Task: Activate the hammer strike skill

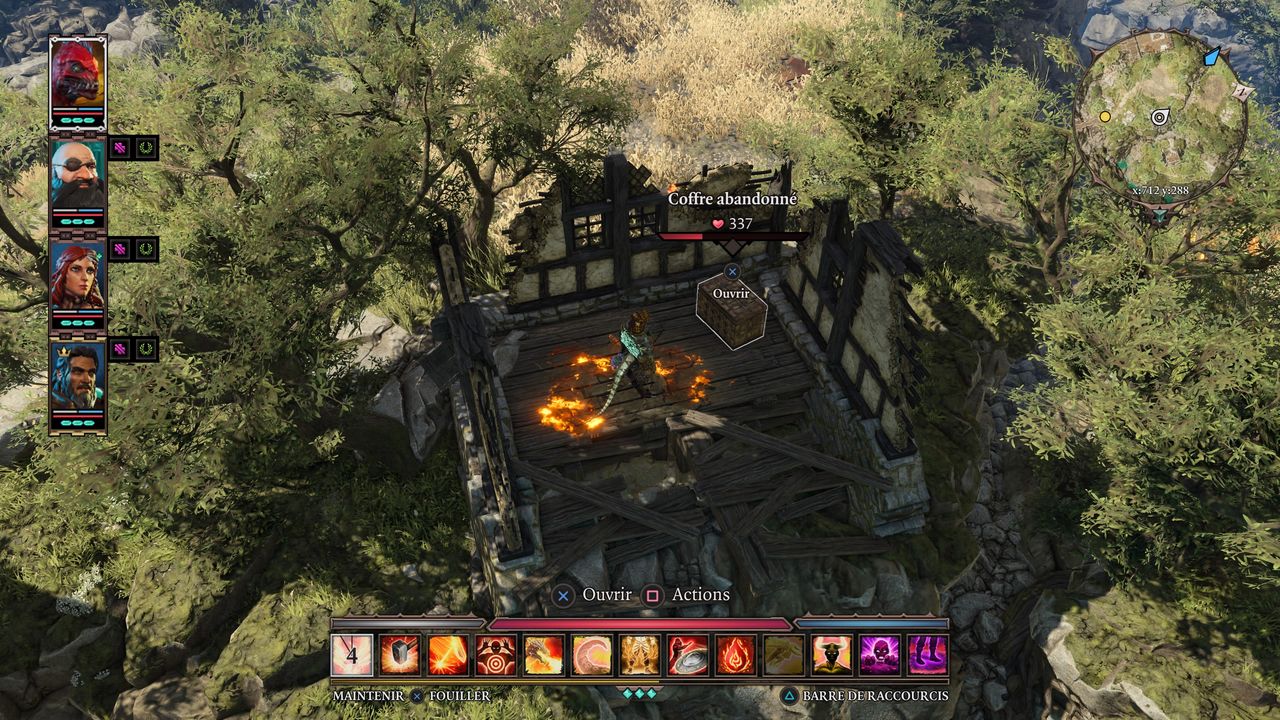Action: coord(400,655)
